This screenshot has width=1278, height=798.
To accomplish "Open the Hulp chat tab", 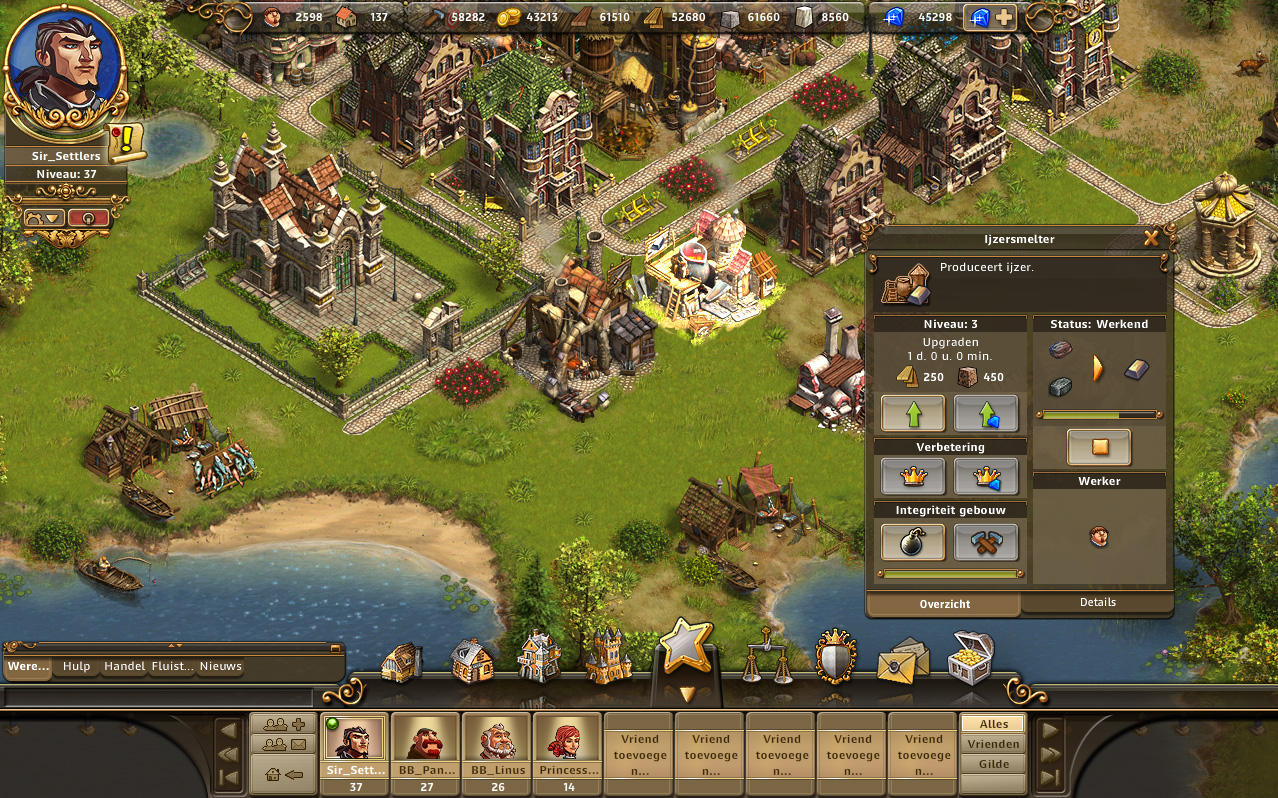I will point(77,666).
